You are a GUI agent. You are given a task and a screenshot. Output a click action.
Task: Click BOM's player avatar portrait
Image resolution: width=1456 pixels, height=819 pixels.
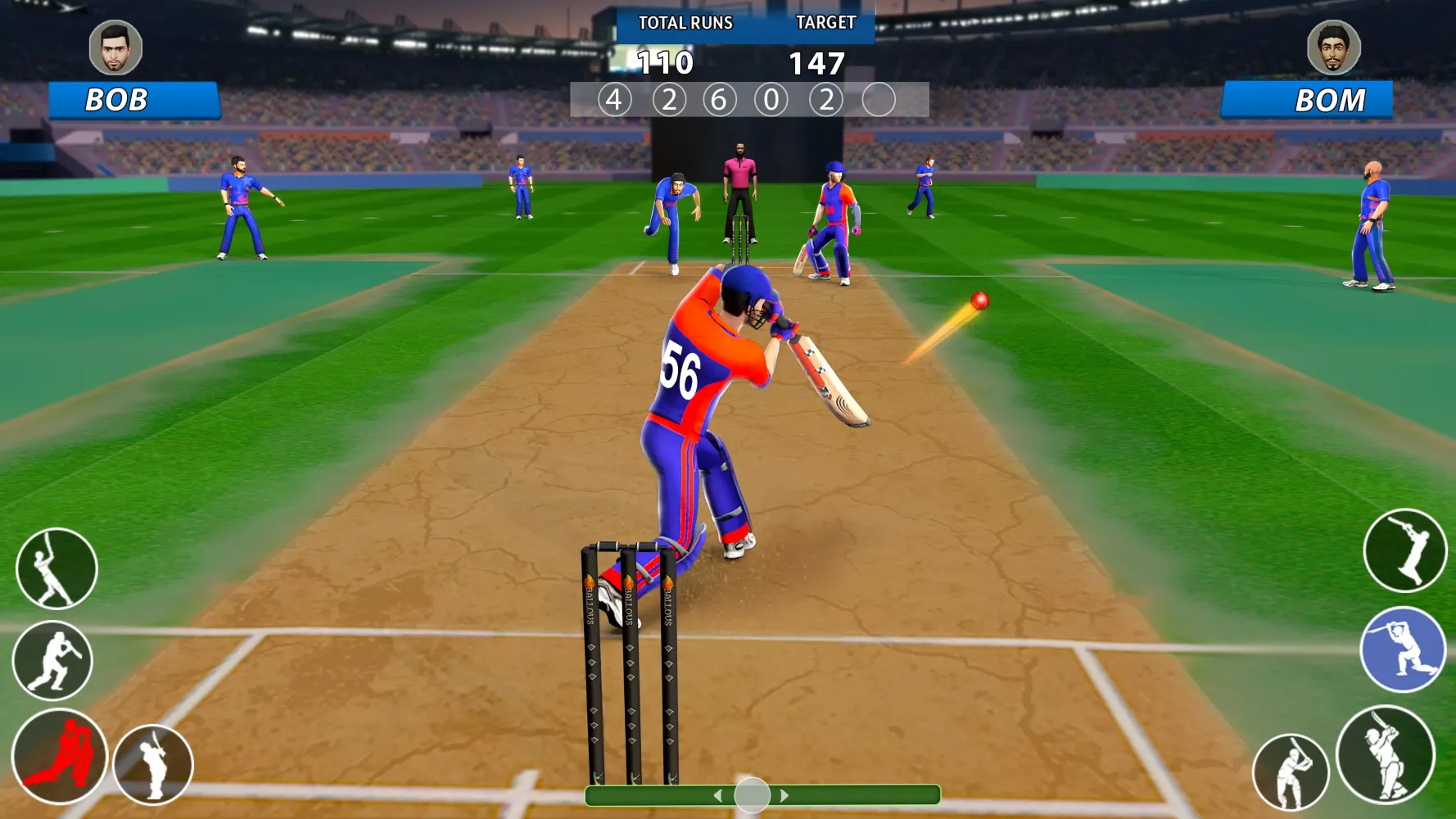click(x=1334, y=48)
